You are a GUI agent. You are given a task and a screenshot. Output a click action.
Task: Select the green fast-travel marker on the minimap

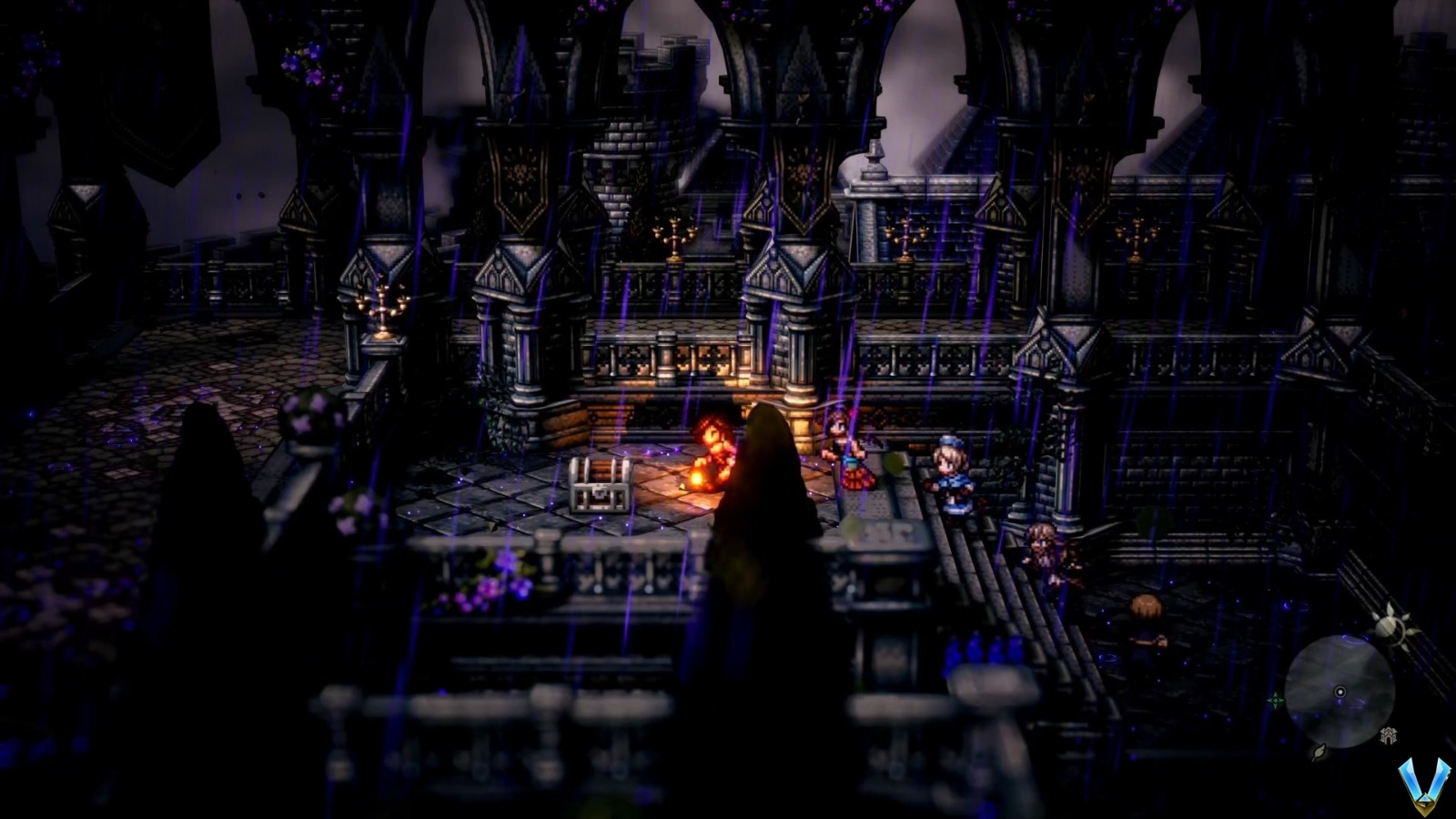pyautogui.click(x=1278, y=699)
